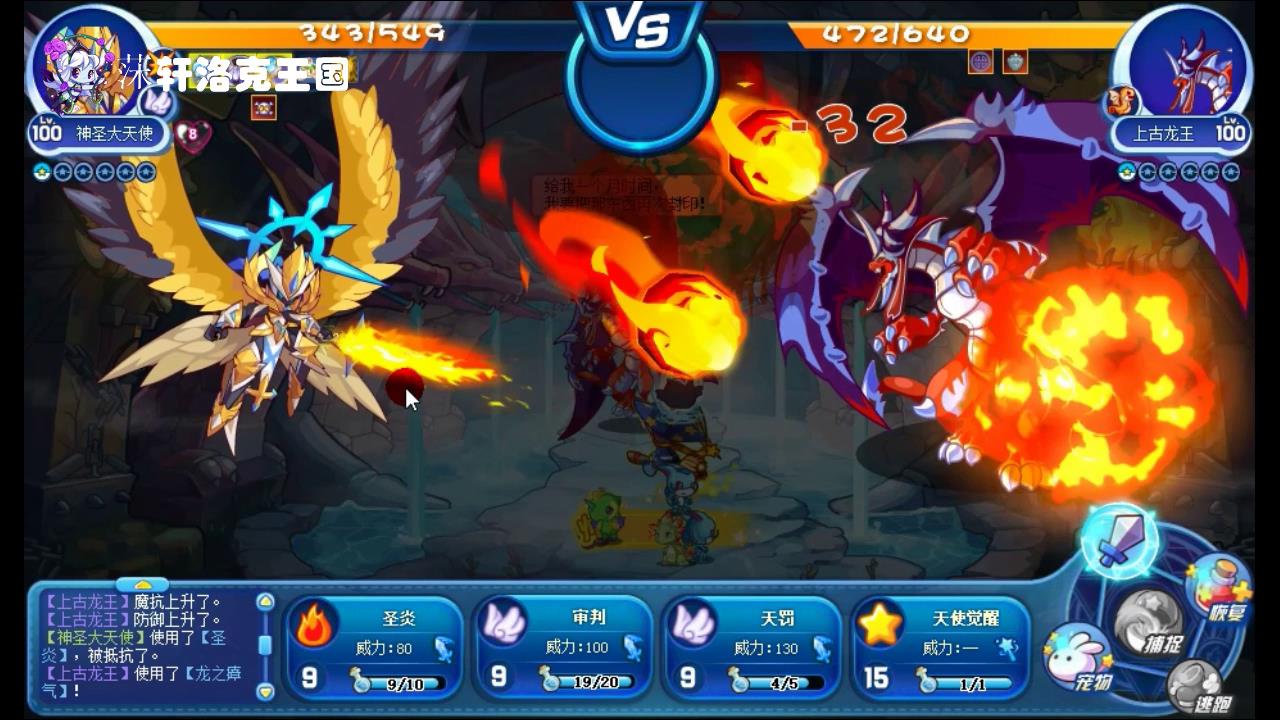Select the 审判 skill with power 100
This screenshot has width=1280, height=720.
click(562, 646)
